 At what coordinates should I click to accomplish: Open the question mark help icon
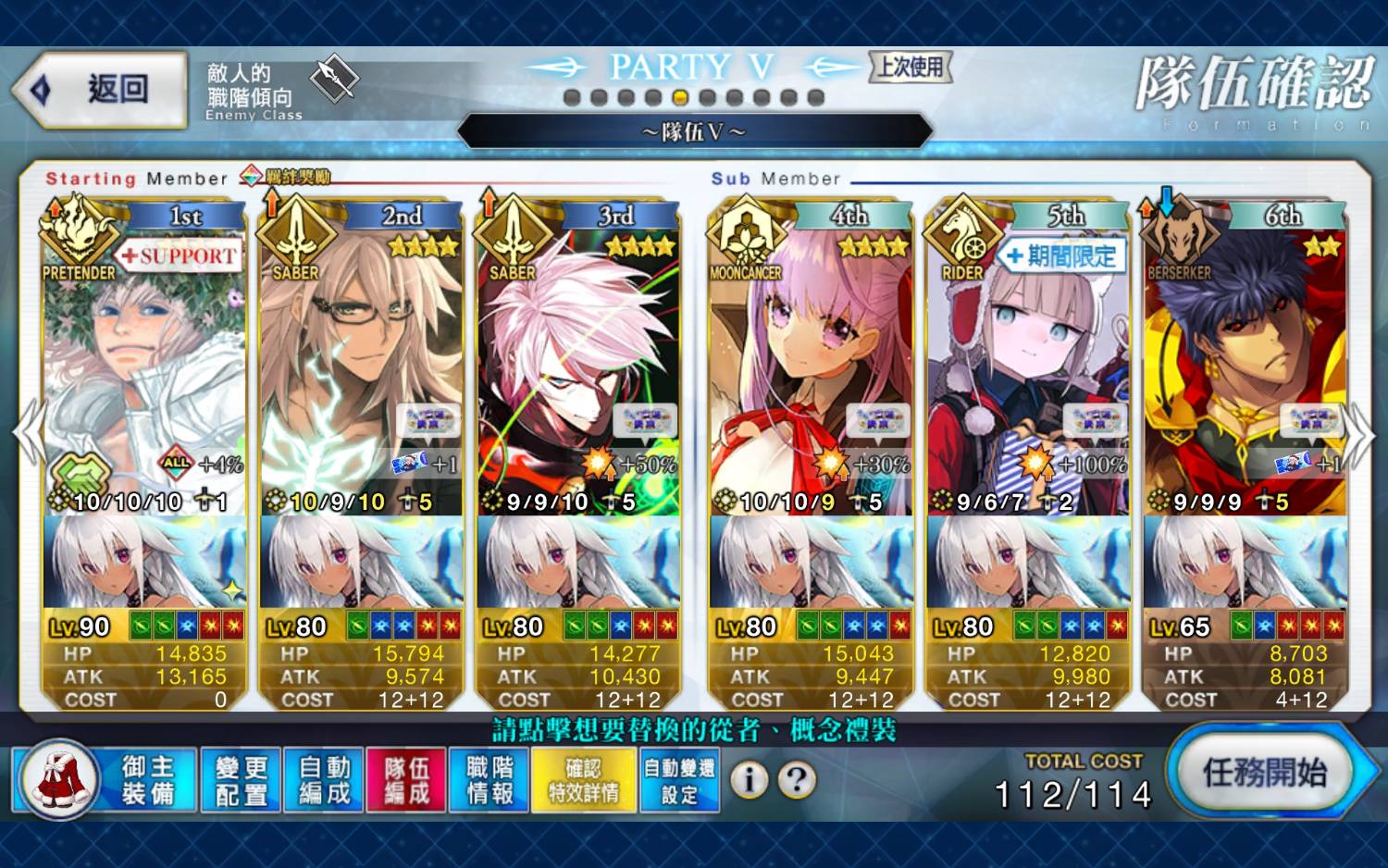(x=797, y=780)
